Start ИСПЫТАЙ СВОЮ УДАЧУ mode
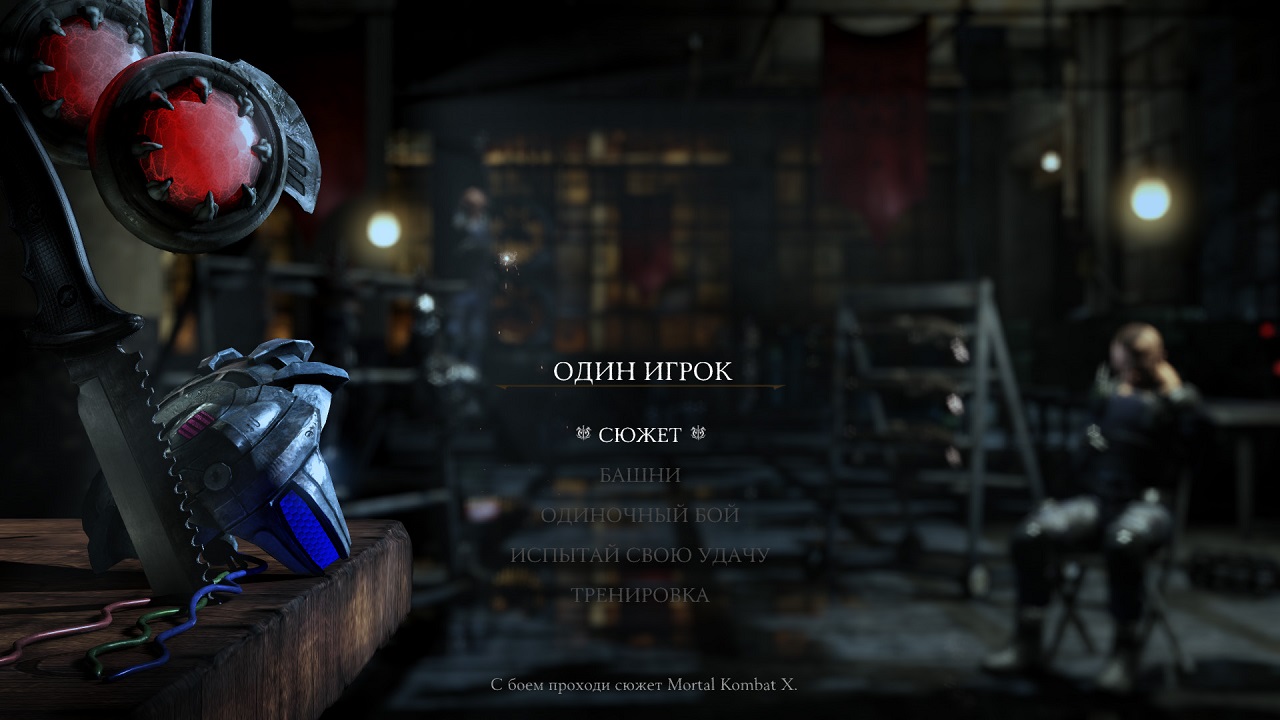 click(x=640, y=555)
